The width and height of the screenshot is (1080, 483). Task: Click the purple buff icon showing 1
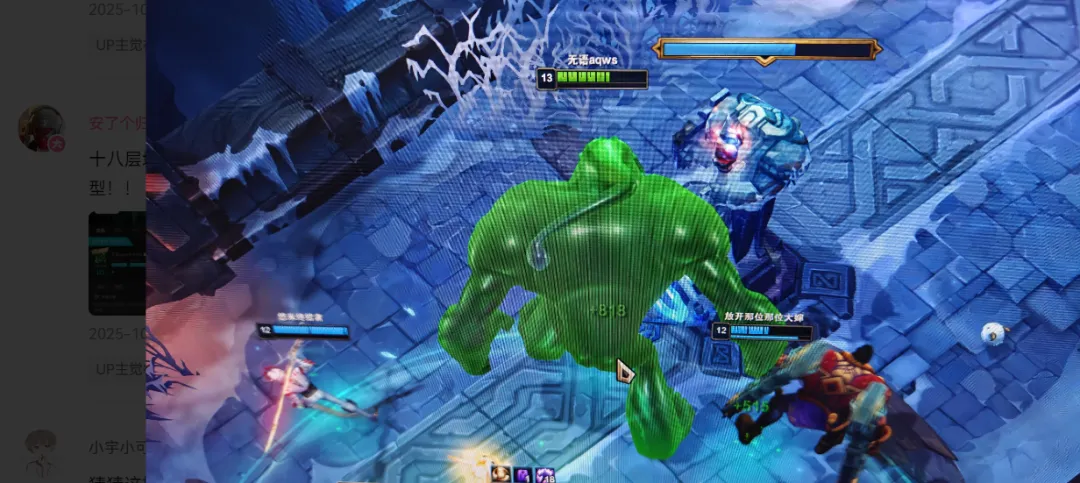point(522,475)
